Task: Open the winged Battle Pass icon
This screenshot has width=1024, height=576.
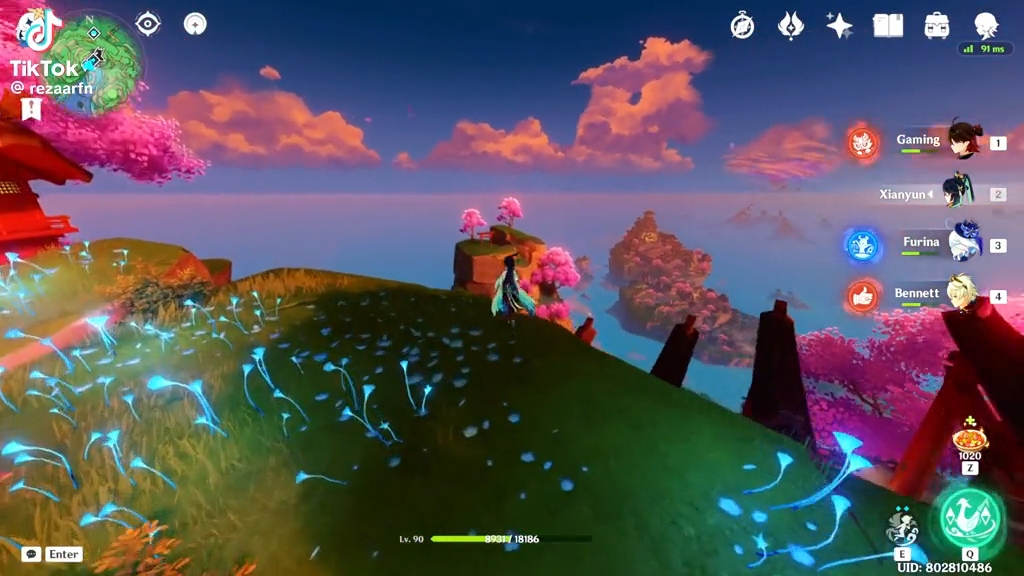Action: [791, 26]
